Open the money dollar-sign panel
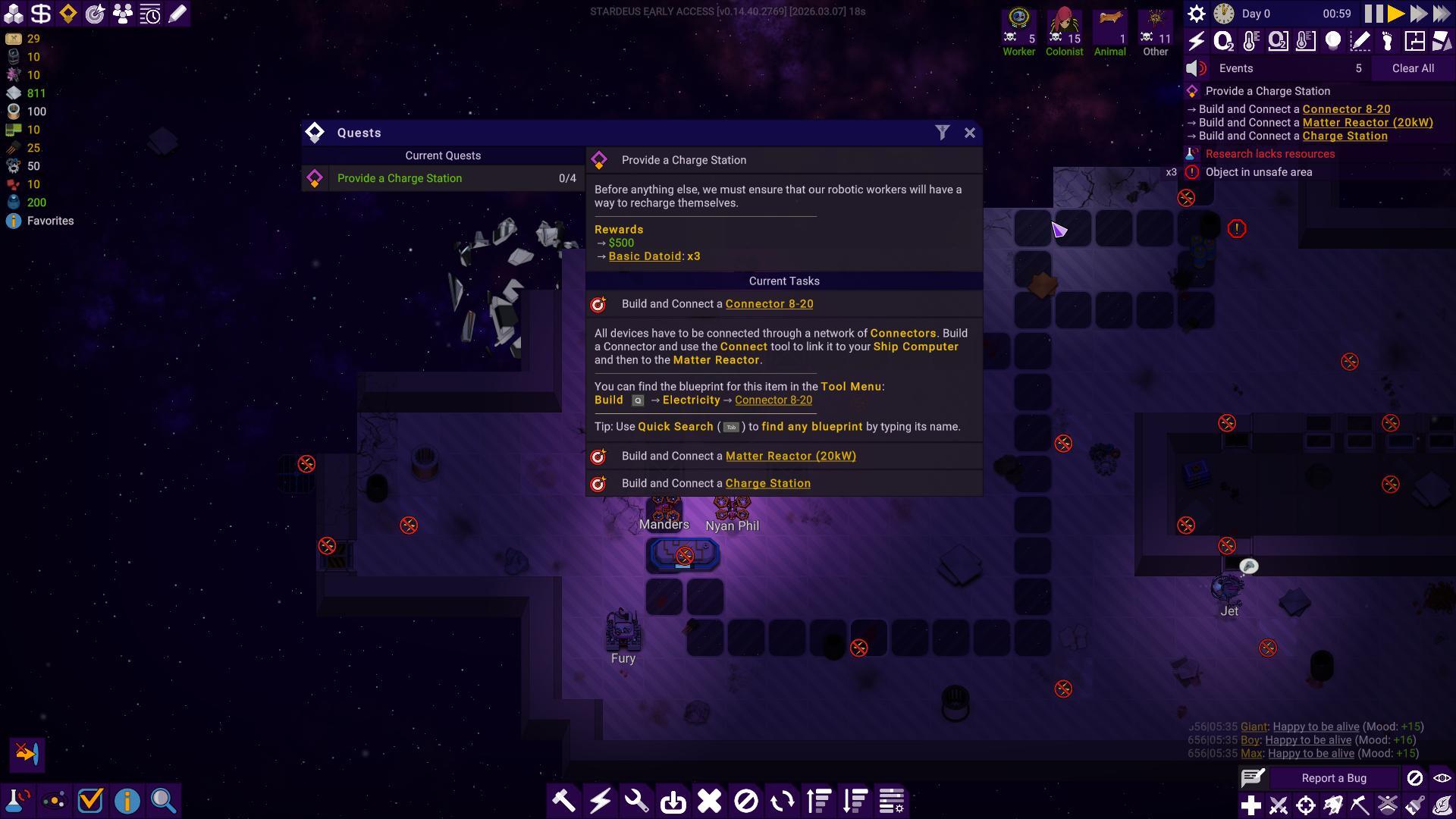The width and height of the screenshot is (1456, 819). tap(41, 14)
